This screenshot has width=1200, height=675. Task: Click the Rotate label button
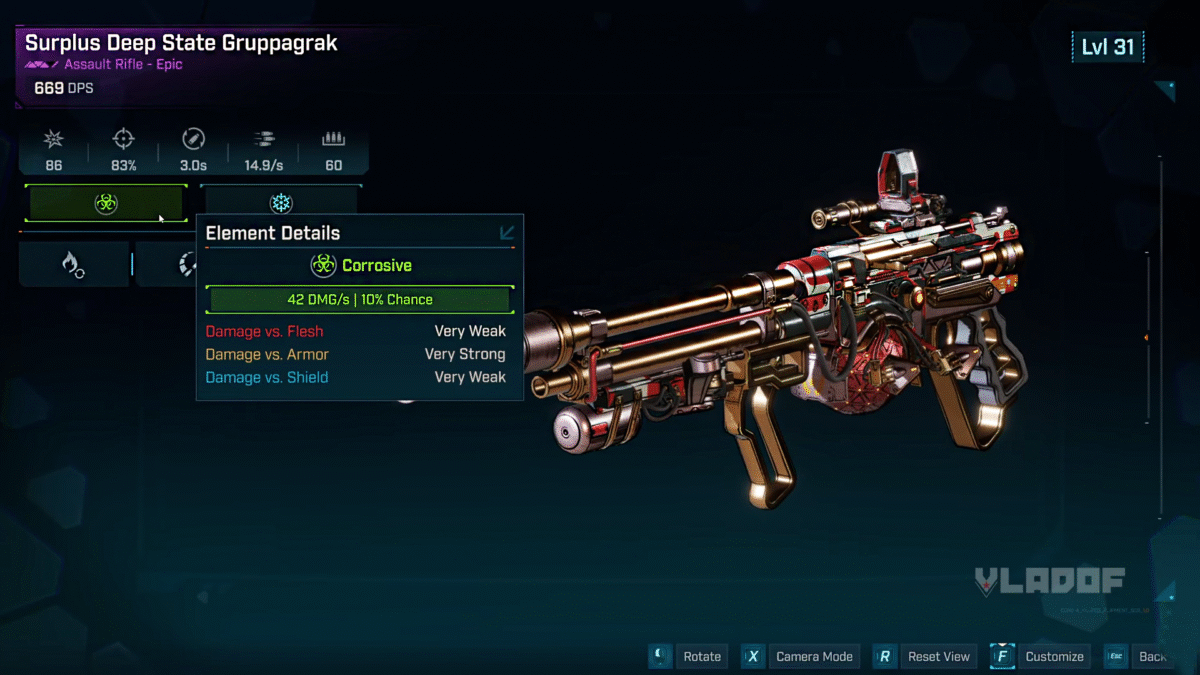(701, 656)
